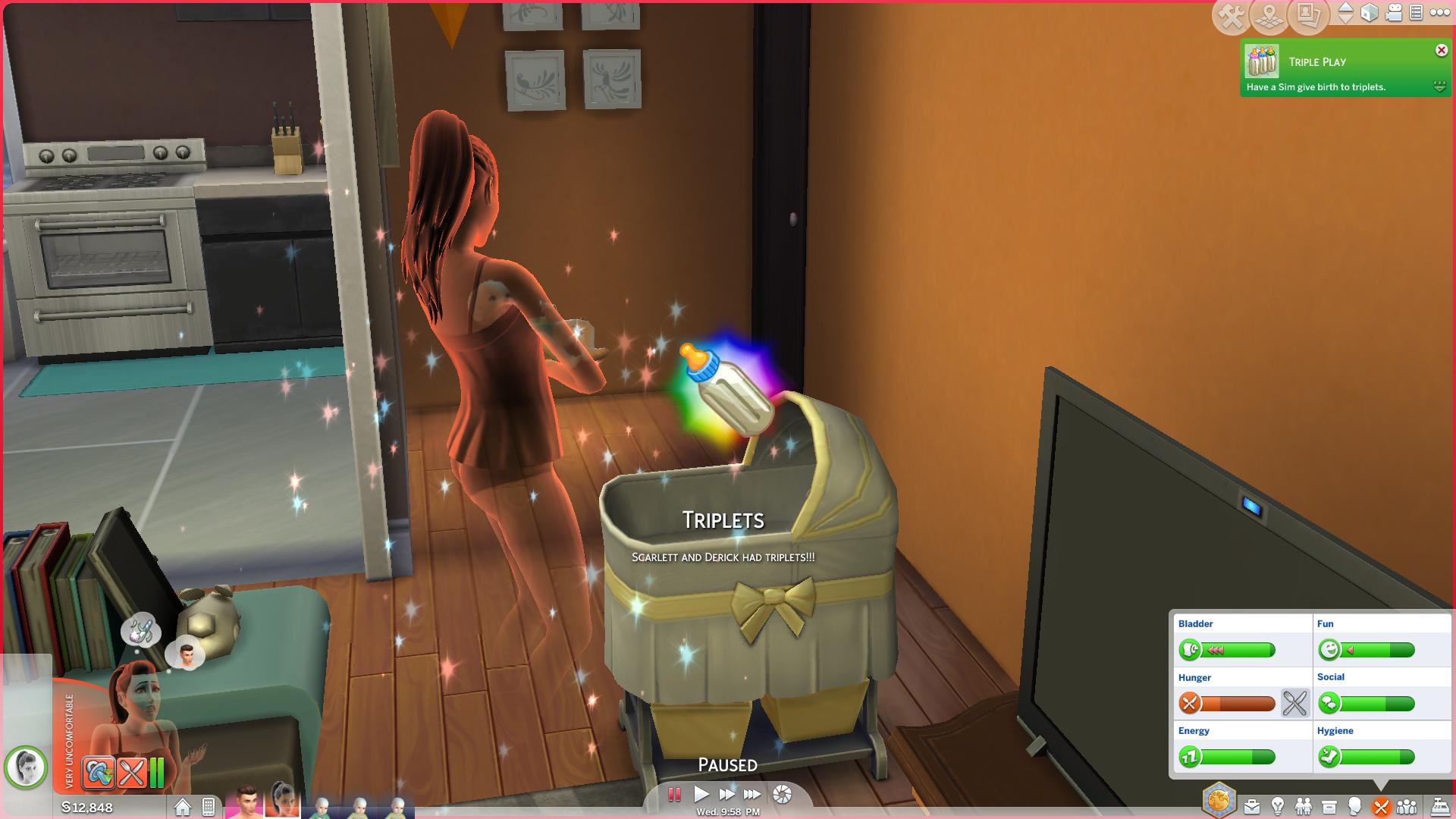Switch to Derick's household portrait
This screenshot has height=819, width=1456.
[x=246, y=805]
